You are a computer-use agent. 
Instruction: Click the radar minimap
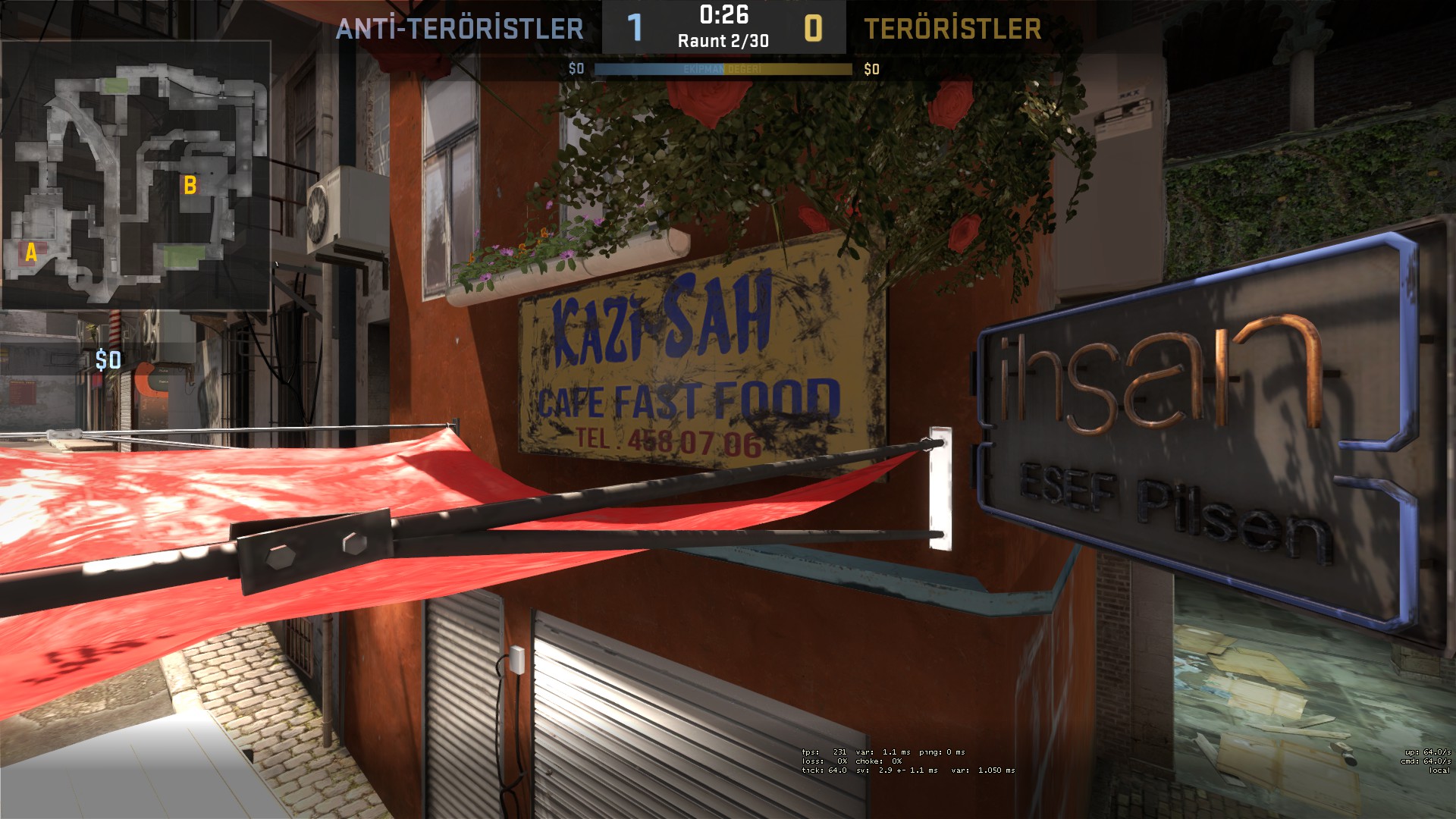(x=136, y=176)
